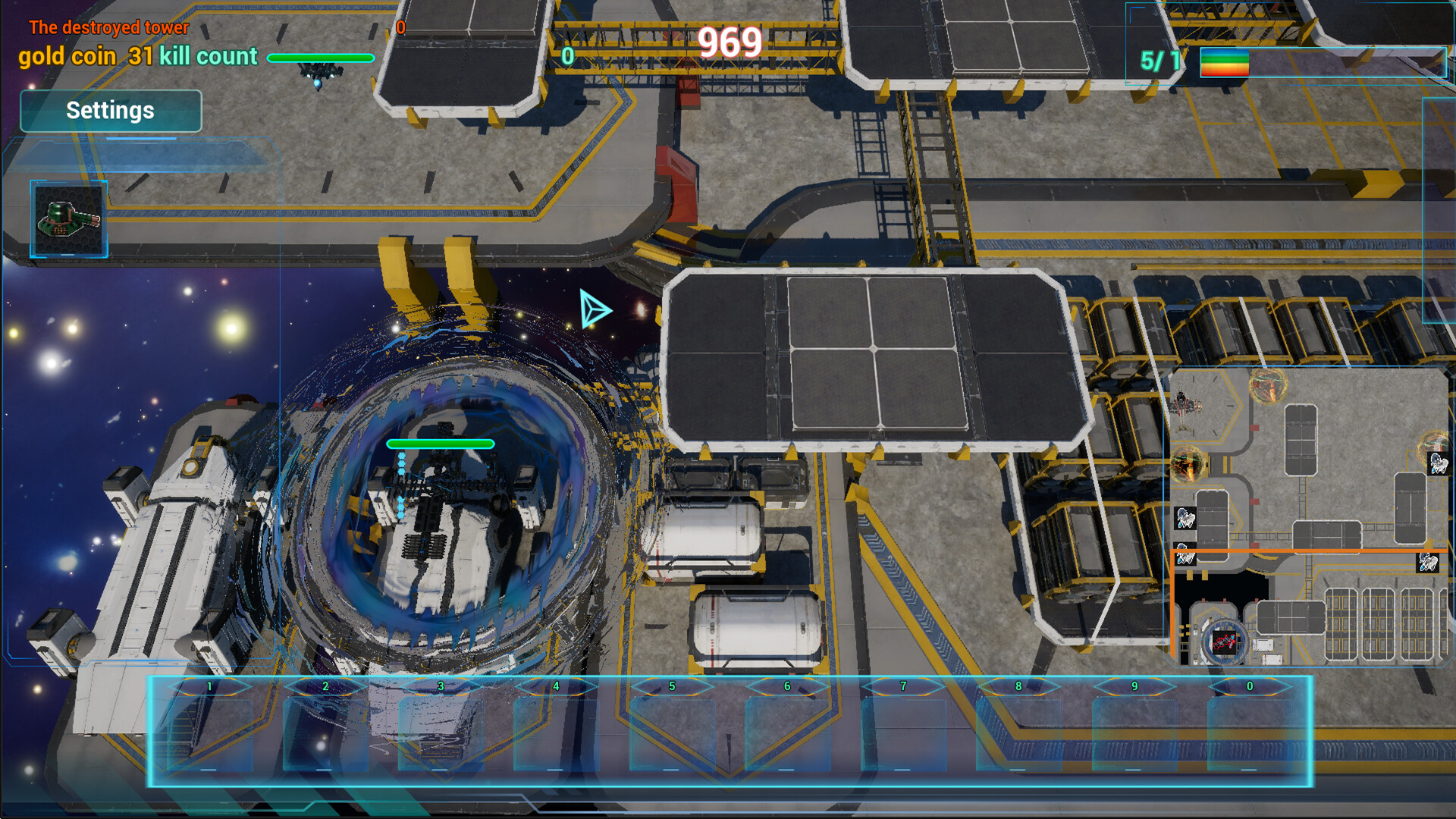
Task: Click the upper orange explosion marker on the minimap
Action: (x=1268, y=384)
